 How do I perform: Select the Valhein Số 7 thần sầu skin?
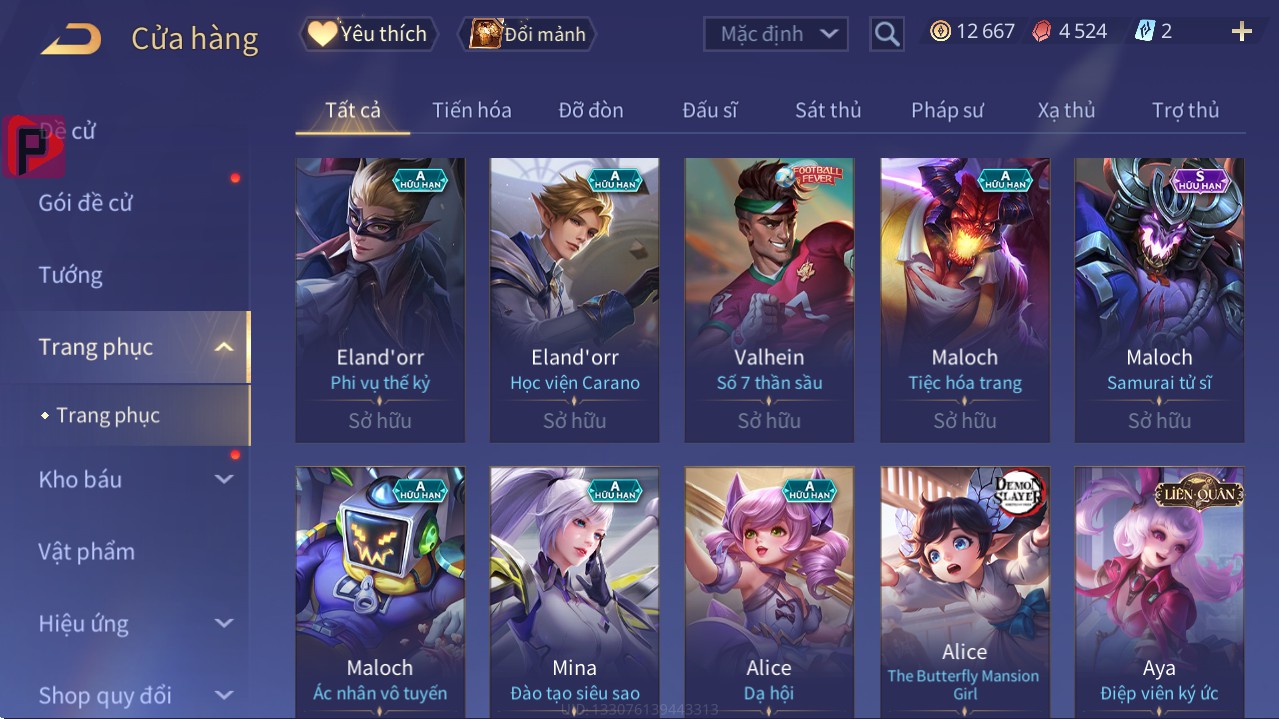point(769,299)
